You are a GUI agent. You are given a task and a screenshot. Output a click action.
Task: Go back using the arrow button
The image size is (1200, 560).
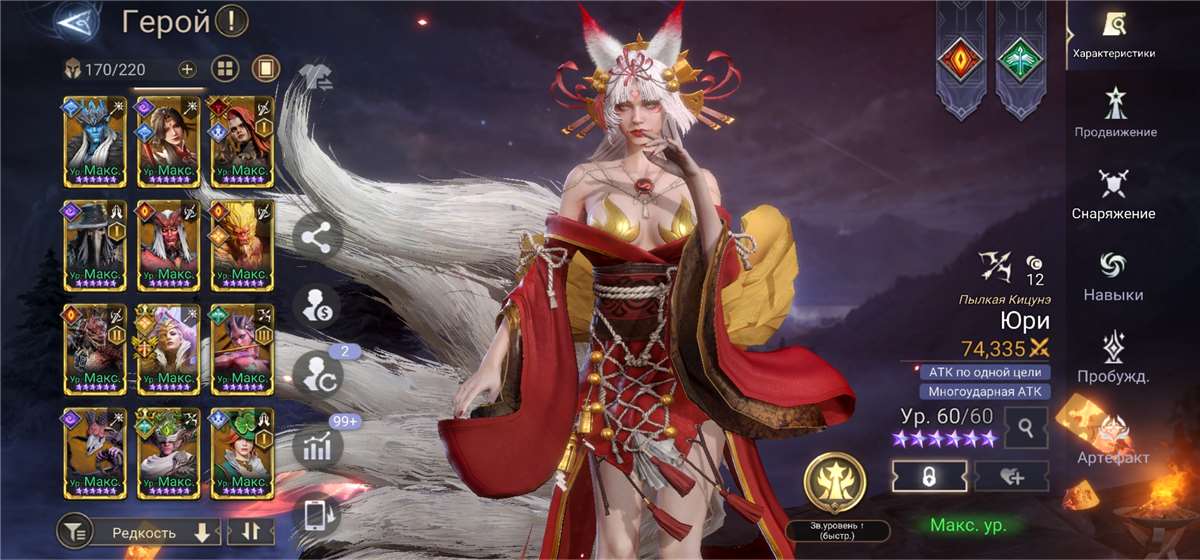pyautogui.click(x=75, y=20)
